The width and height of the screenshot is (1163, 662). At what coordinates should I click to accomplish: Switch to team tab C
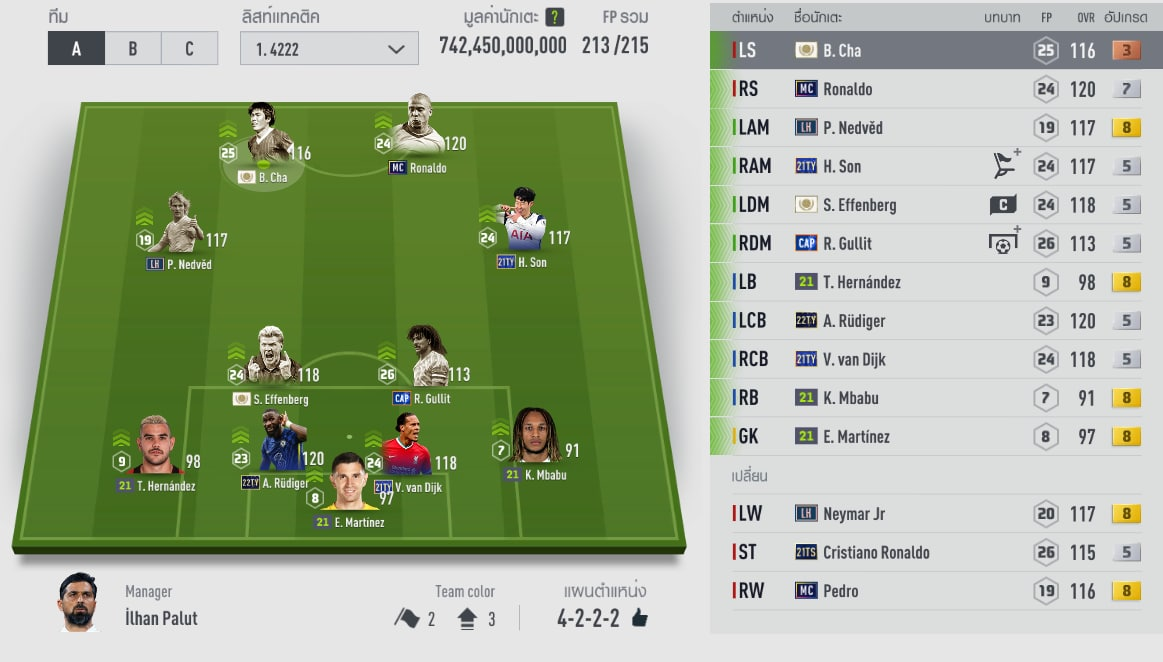coord(189,48)
